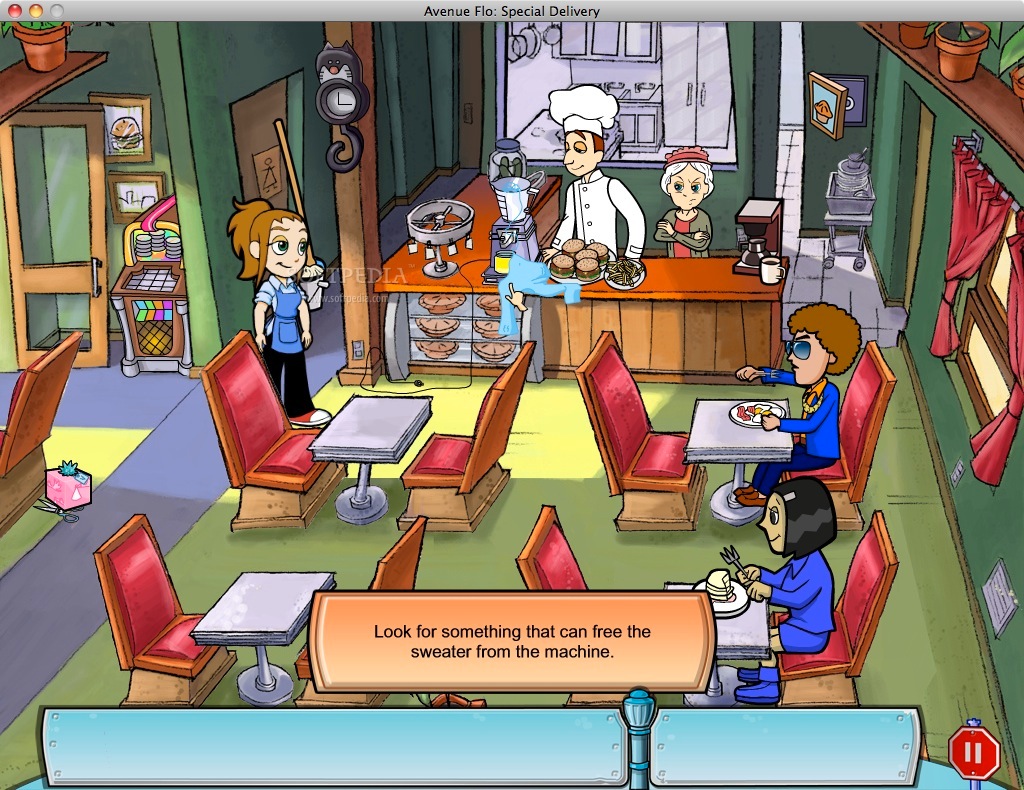Pause the game with the red stop-sign button
Viewport: 1024px width, 790px height.
pos(973,751)
